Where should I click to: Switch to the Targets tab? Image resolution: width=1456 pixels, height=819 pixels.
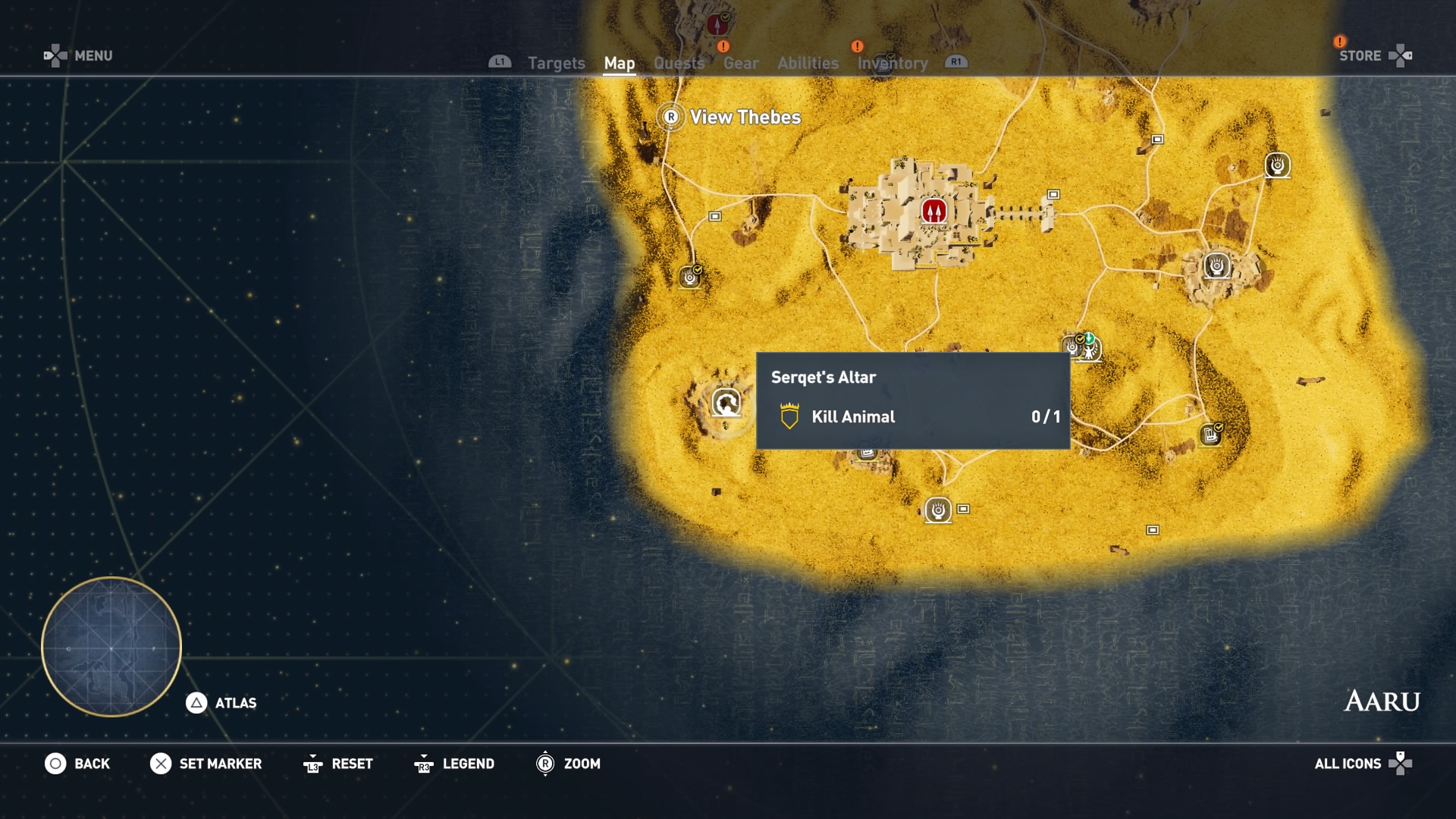tap(556, 64)
